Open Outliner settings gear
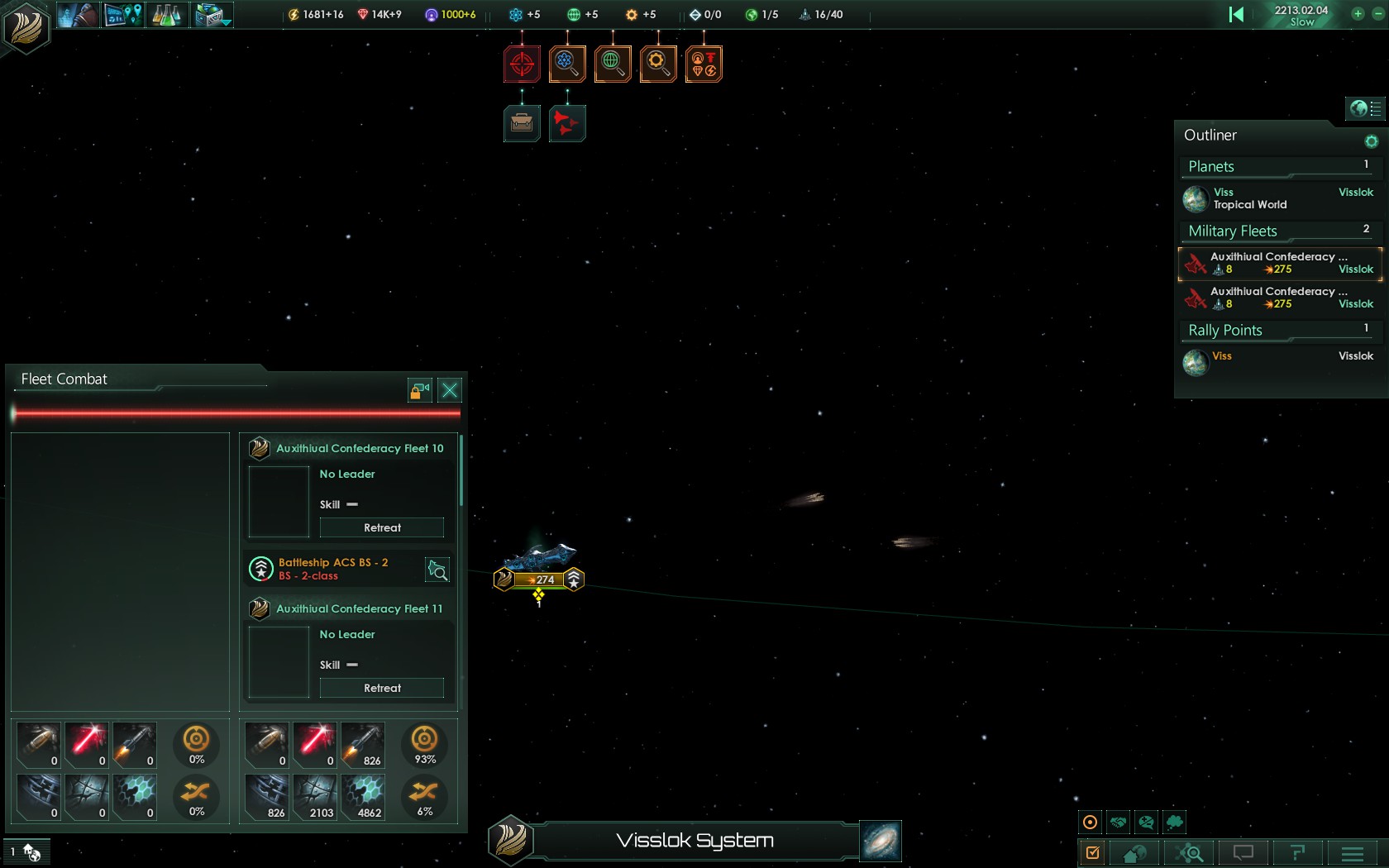 (1371, 141)
